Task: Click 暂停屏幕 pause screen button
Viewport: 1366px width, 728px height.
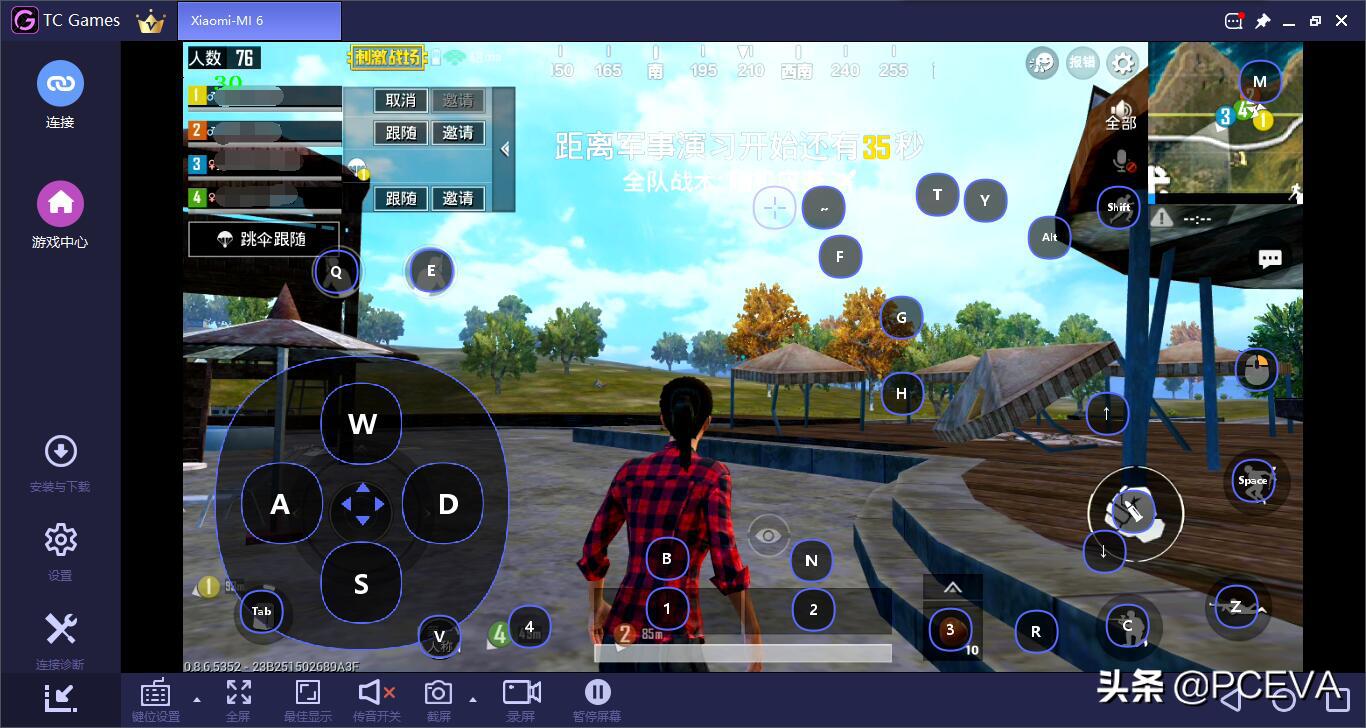Action: (x=597, y=700)
